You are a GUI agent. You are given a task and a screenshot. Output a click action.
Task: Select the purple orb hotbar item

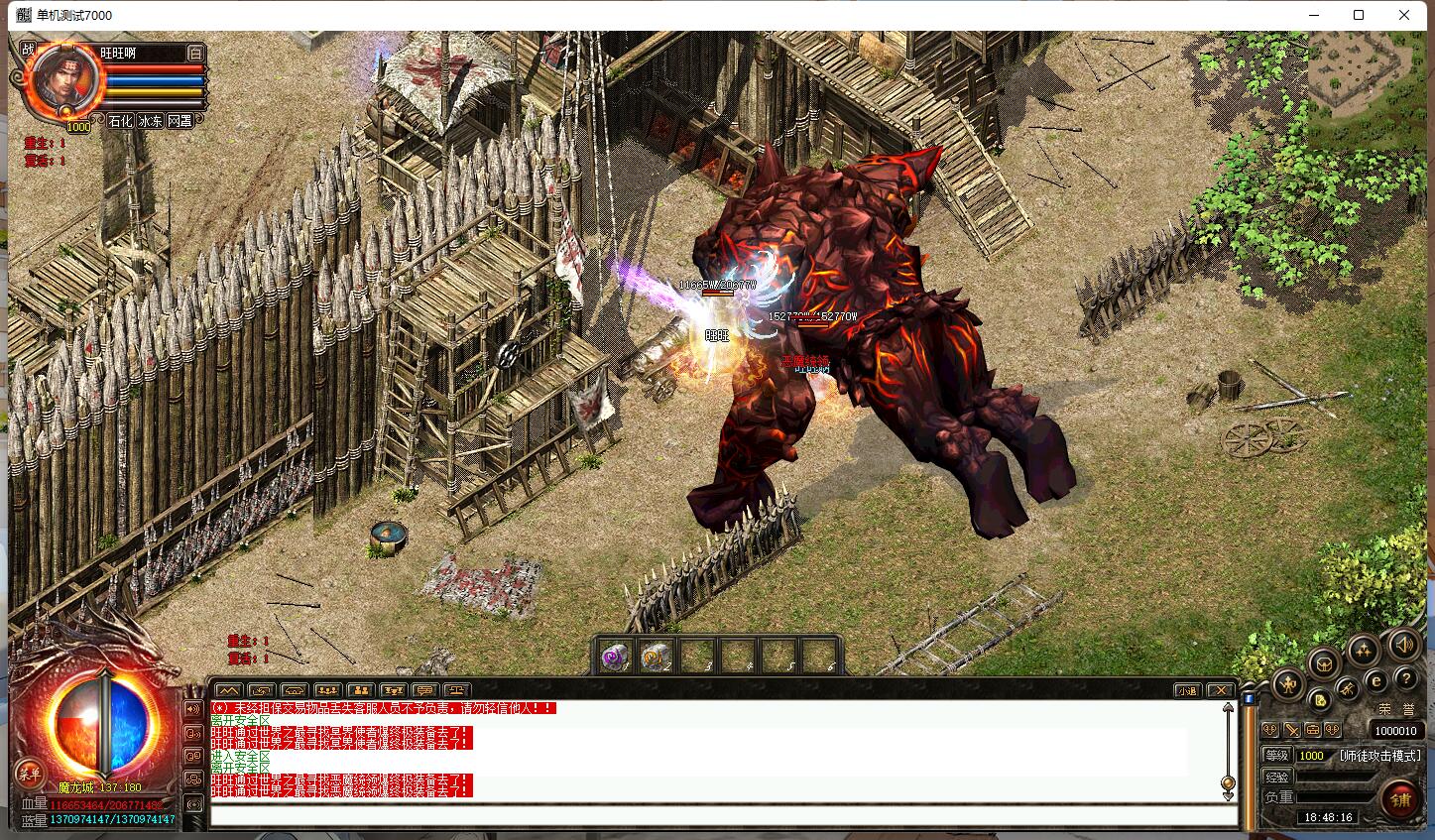[x=616, y=657]
